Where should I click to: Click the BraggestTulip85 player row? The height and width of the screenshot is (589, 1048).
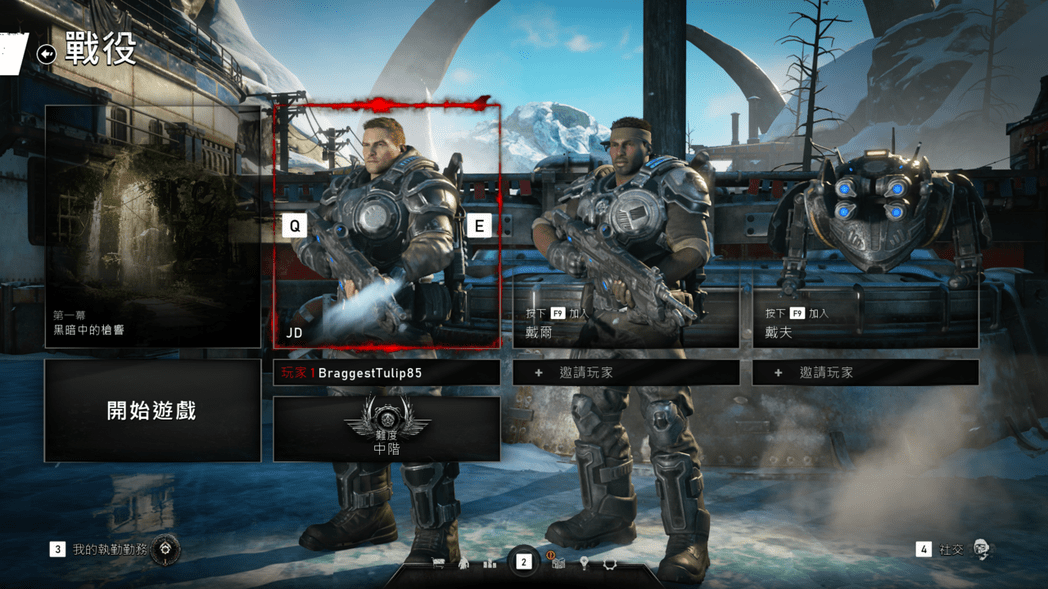(386, 373)
